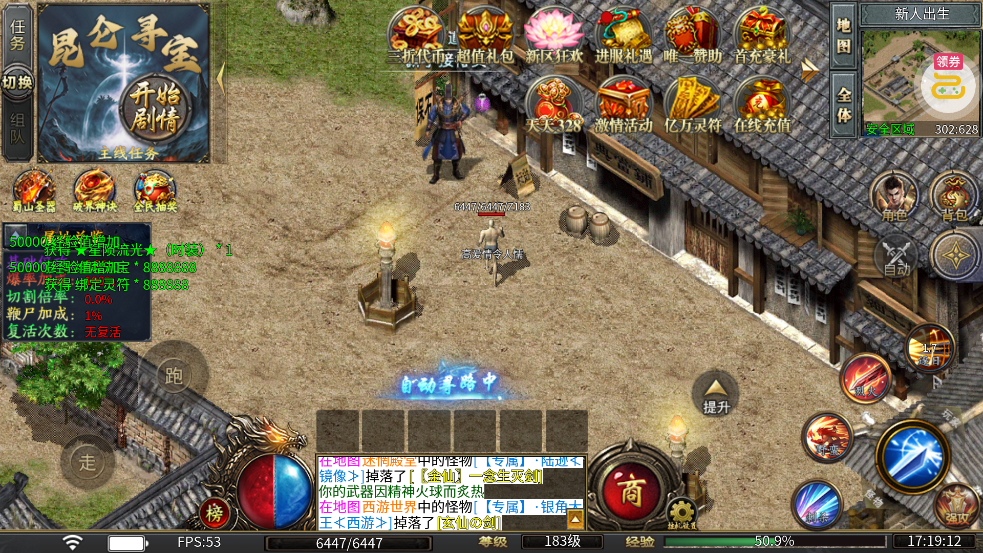This screenshot has width=983, height=553.
Task: Open the 全民抽奖 lottery icon
Action: click(x=156, y=190)
